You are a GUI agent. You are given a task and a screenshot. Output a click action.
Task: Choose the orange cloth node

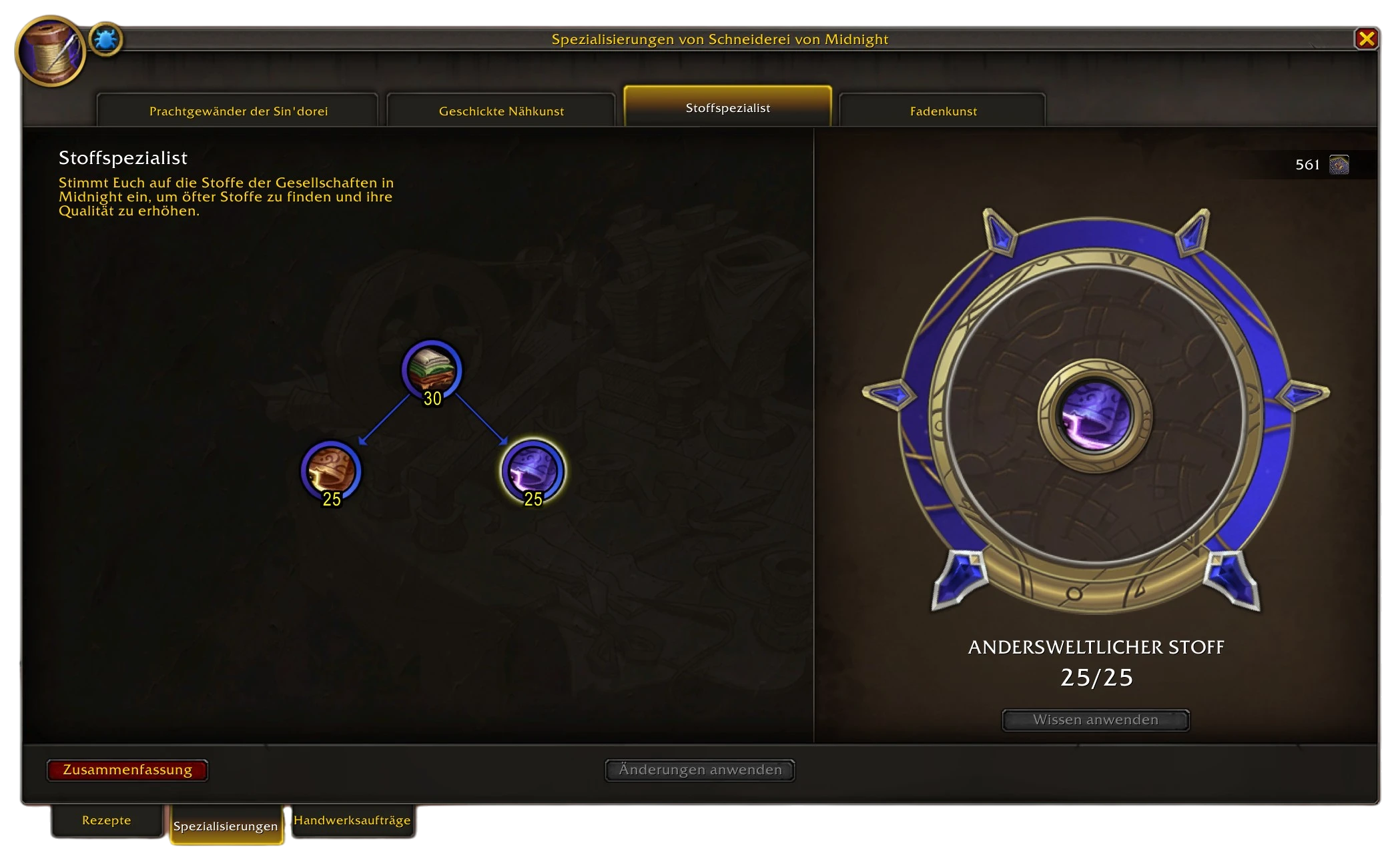point(331,470)
